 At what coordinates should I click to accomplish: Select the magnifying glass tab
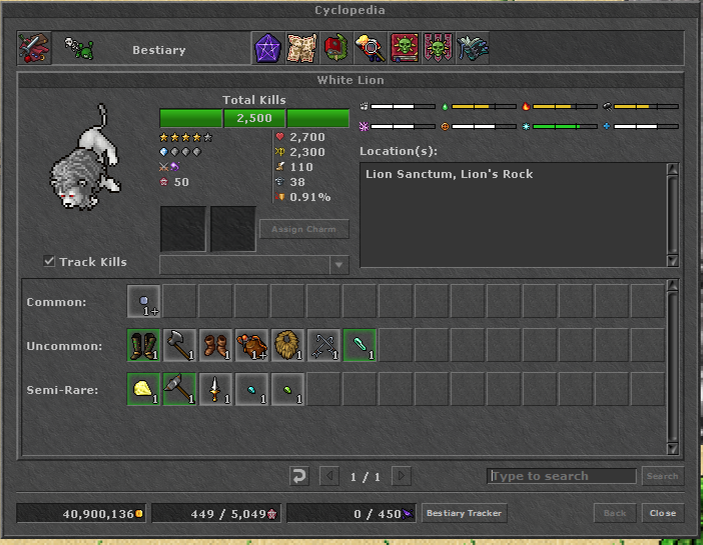click(x=370, y=48)
